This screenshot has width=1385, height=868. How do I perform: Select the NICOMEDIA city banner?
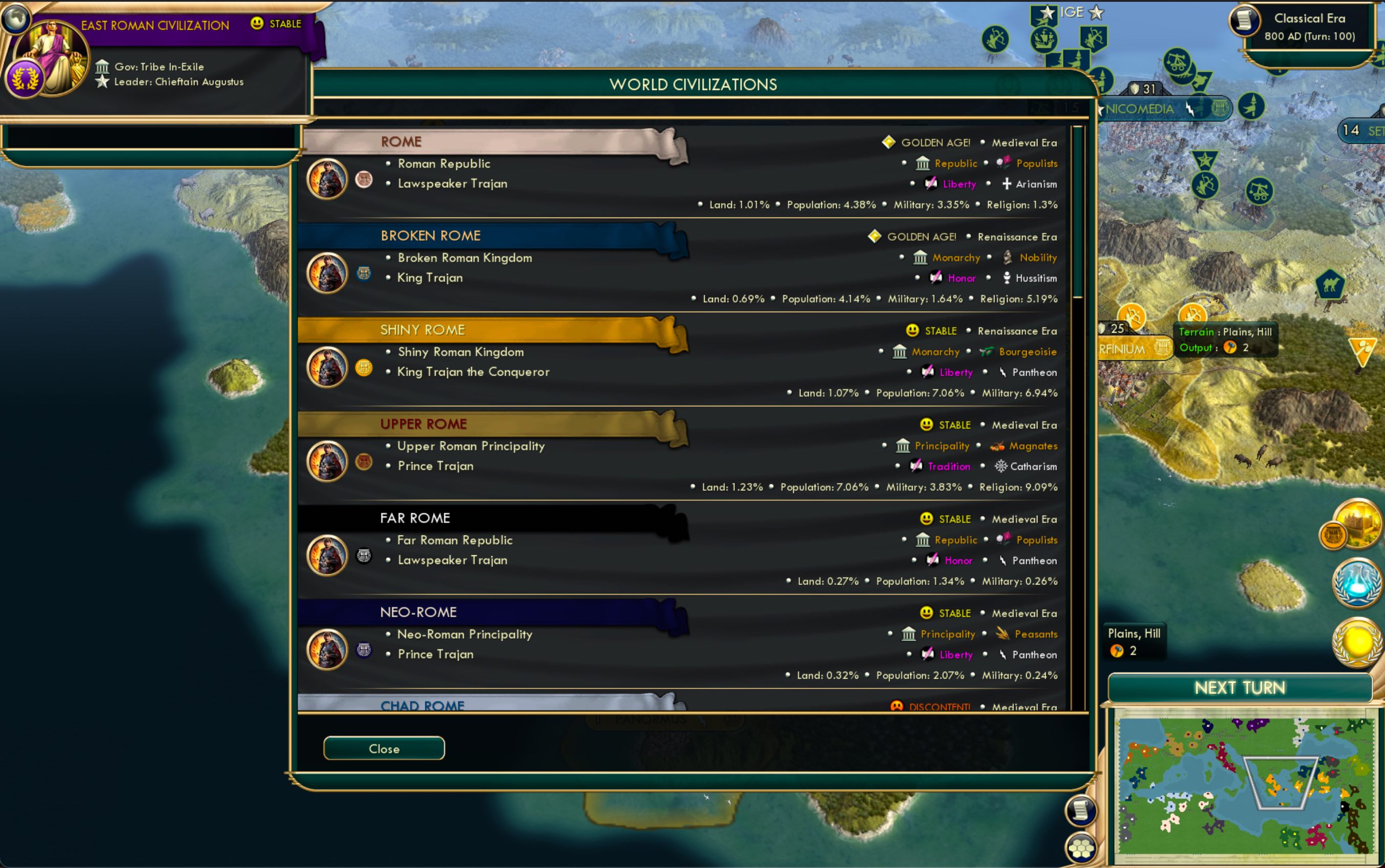tap(1139, 108)
